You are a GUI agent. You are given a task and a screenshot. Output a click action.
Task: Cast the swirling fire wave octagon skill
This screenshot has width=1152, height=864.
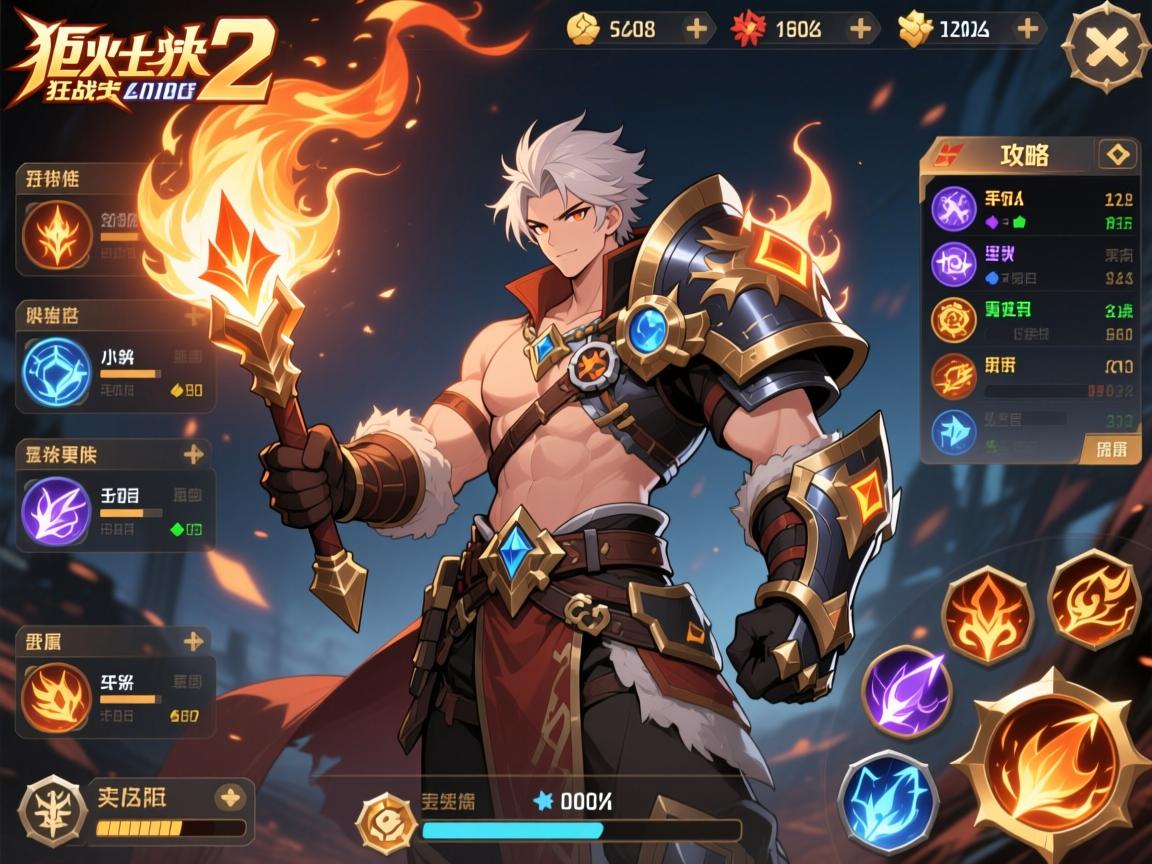[x=1093, y=599]
